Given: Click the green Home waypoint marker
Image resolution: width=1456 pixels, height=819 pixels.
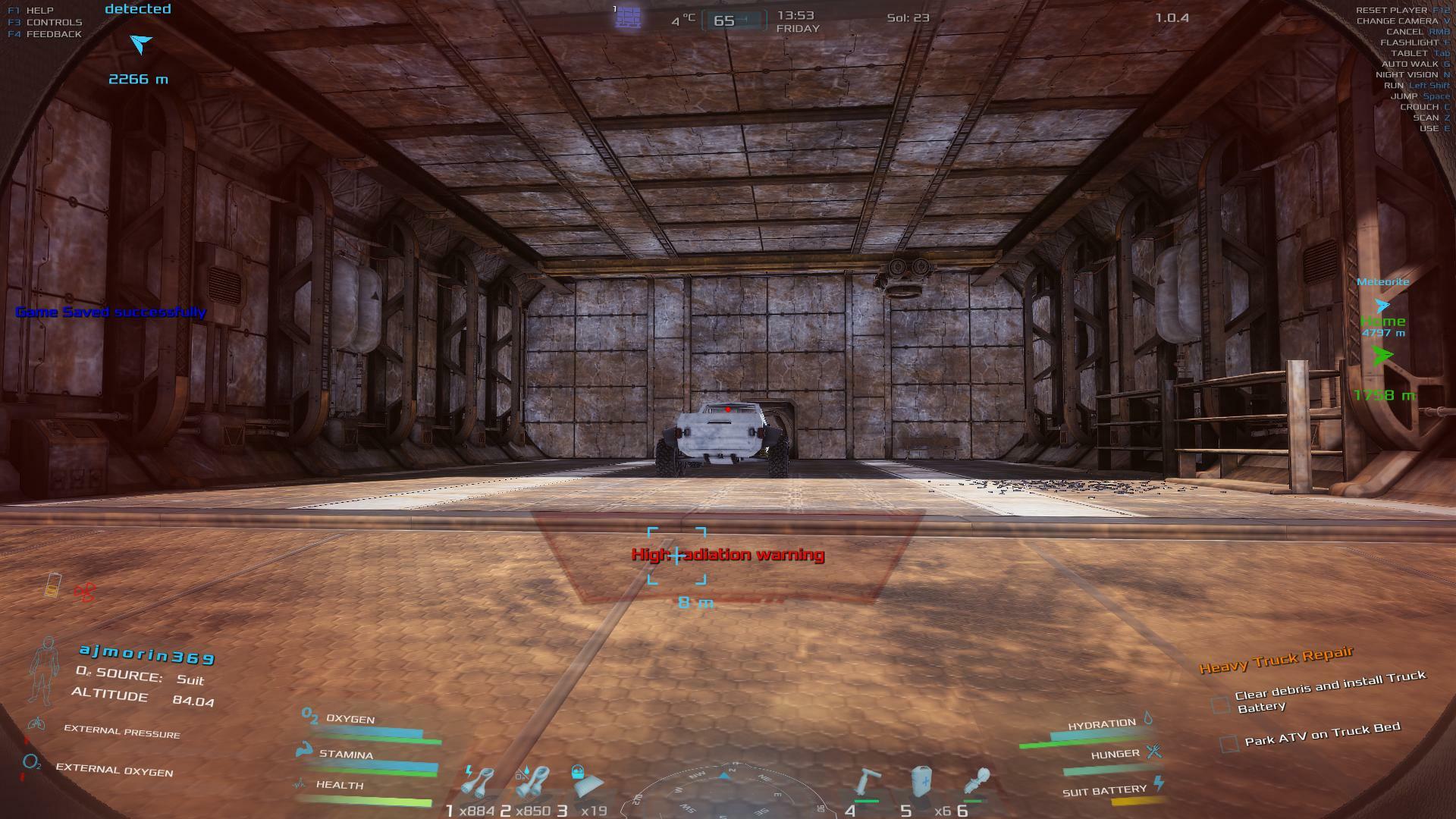Looking at the screenshot, I should click(x=1382, y=355).
